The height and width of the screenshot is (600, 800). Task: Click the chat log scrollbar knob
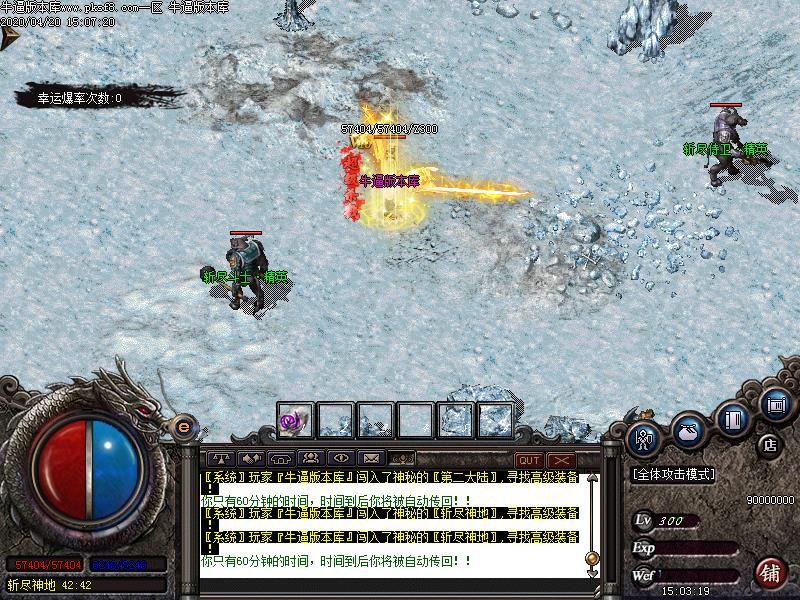coord(592,557)
